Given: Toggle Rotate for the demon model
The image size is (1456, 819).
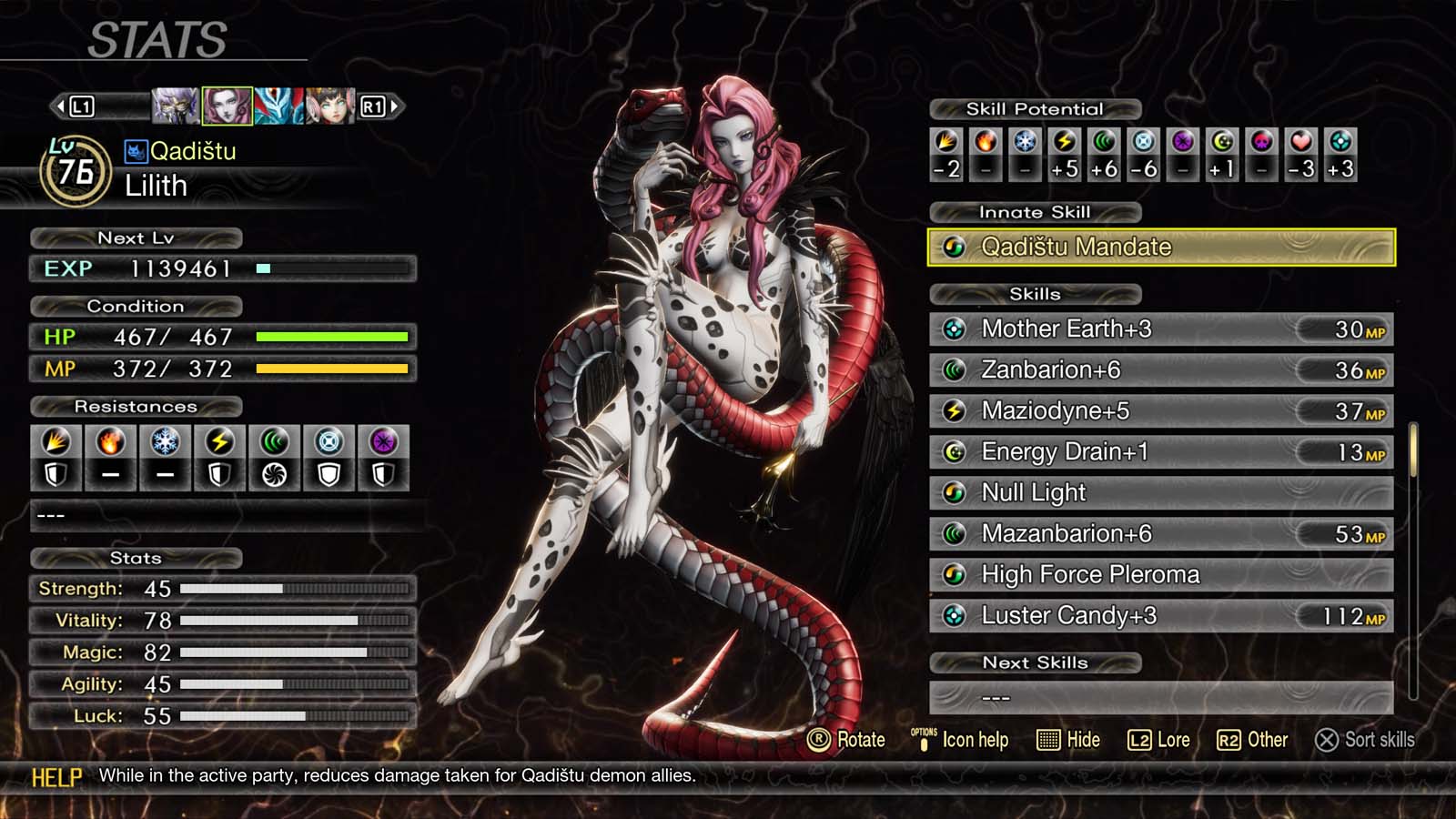Looking at the screenshot, I should click(846, 740).
